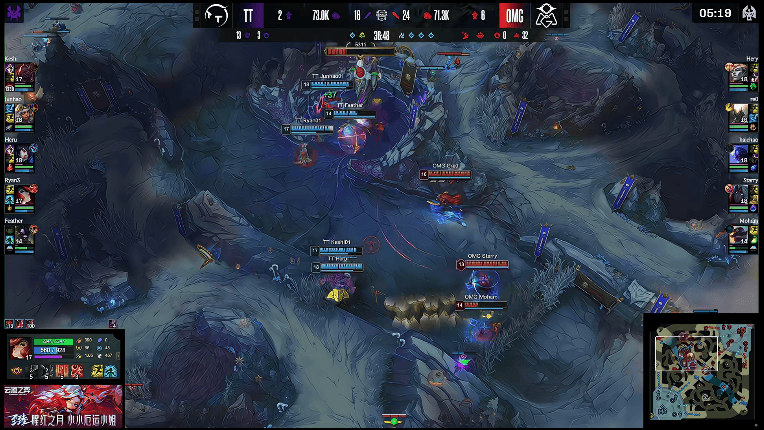Click the TT team logo in the scoreboard
This screenshot has width=764, height=430.
tap(216, 15)
